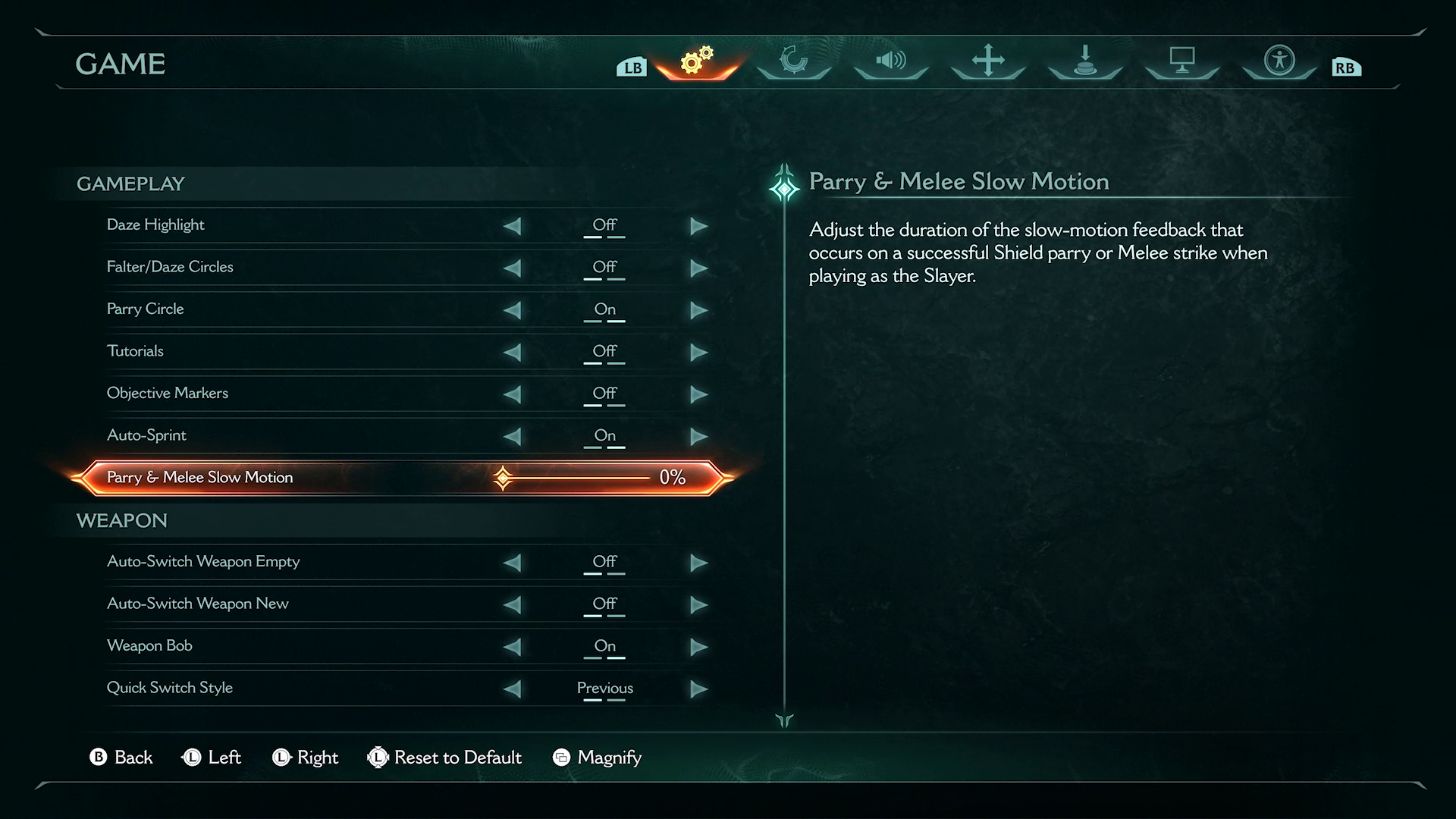Change Objective Markers using right arrow

click(698, 394)
